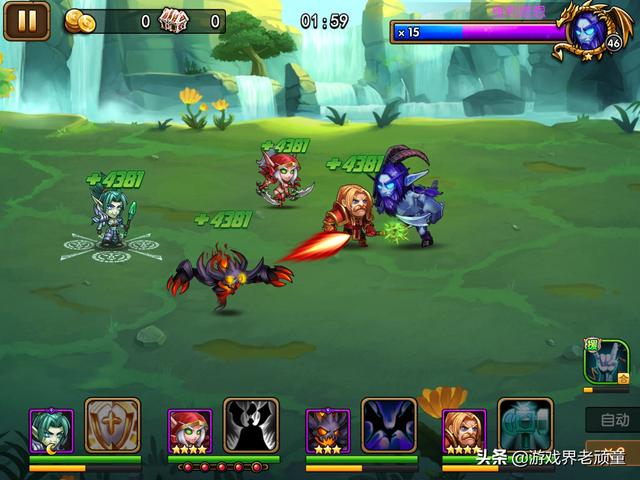Cast the purple demon wings skill
This screenshot has height=480, width=640.
tap(388, 426)
